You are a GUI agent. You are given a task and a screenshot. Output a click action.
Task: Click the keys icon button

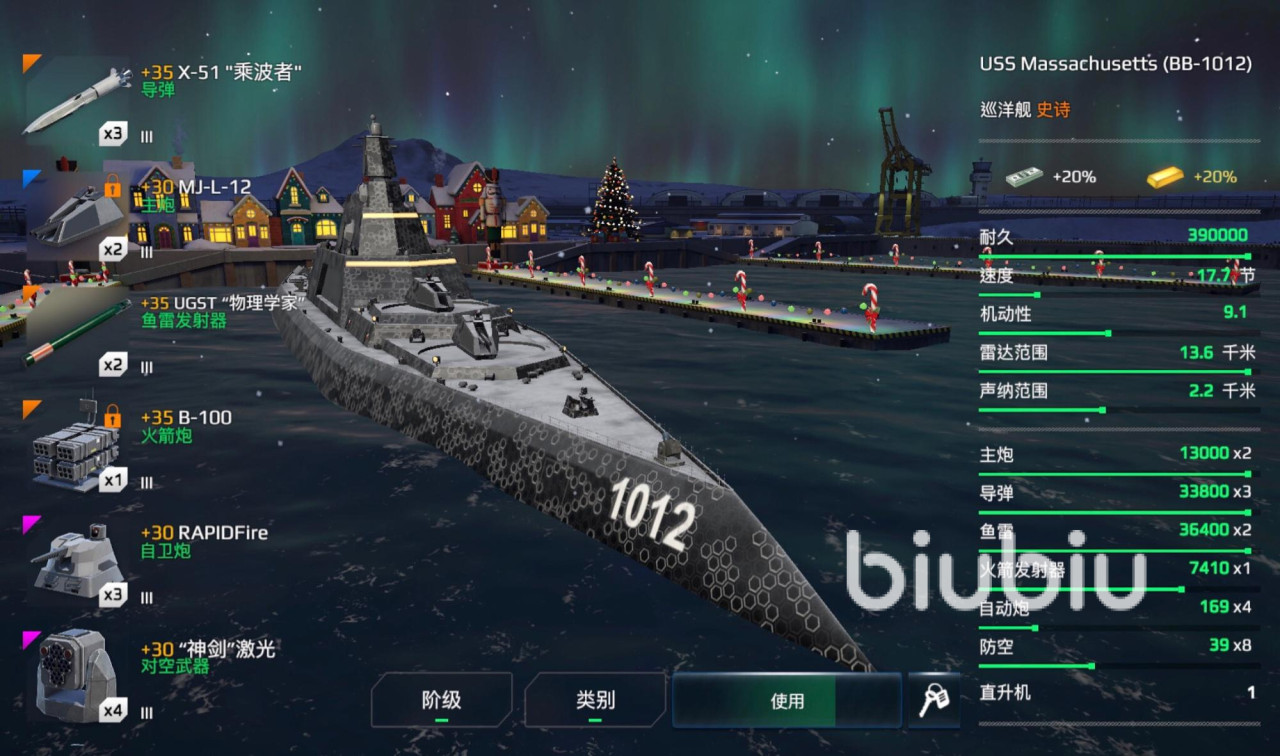(x=934, y=700)
